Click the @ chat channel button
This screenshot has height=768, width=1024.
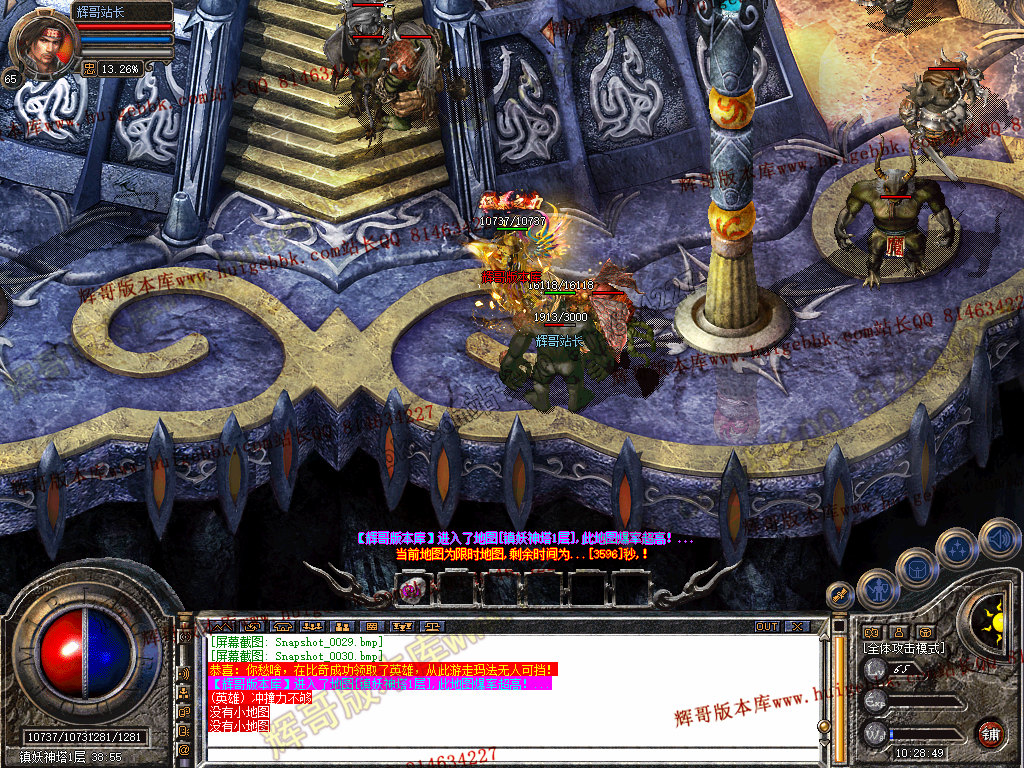point(184,749)
